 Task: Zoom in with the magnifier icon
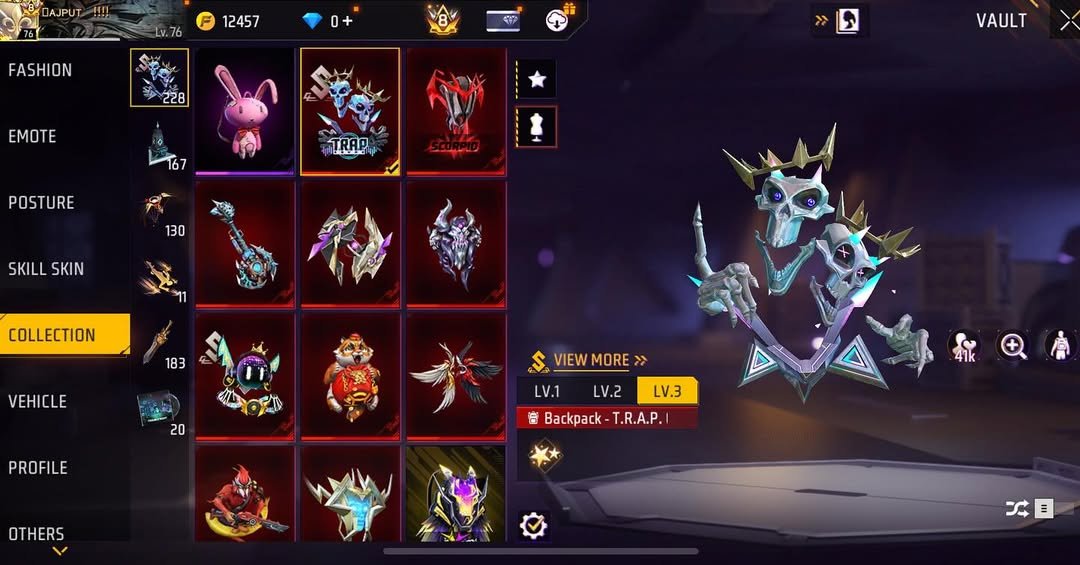coord(1013,346)
